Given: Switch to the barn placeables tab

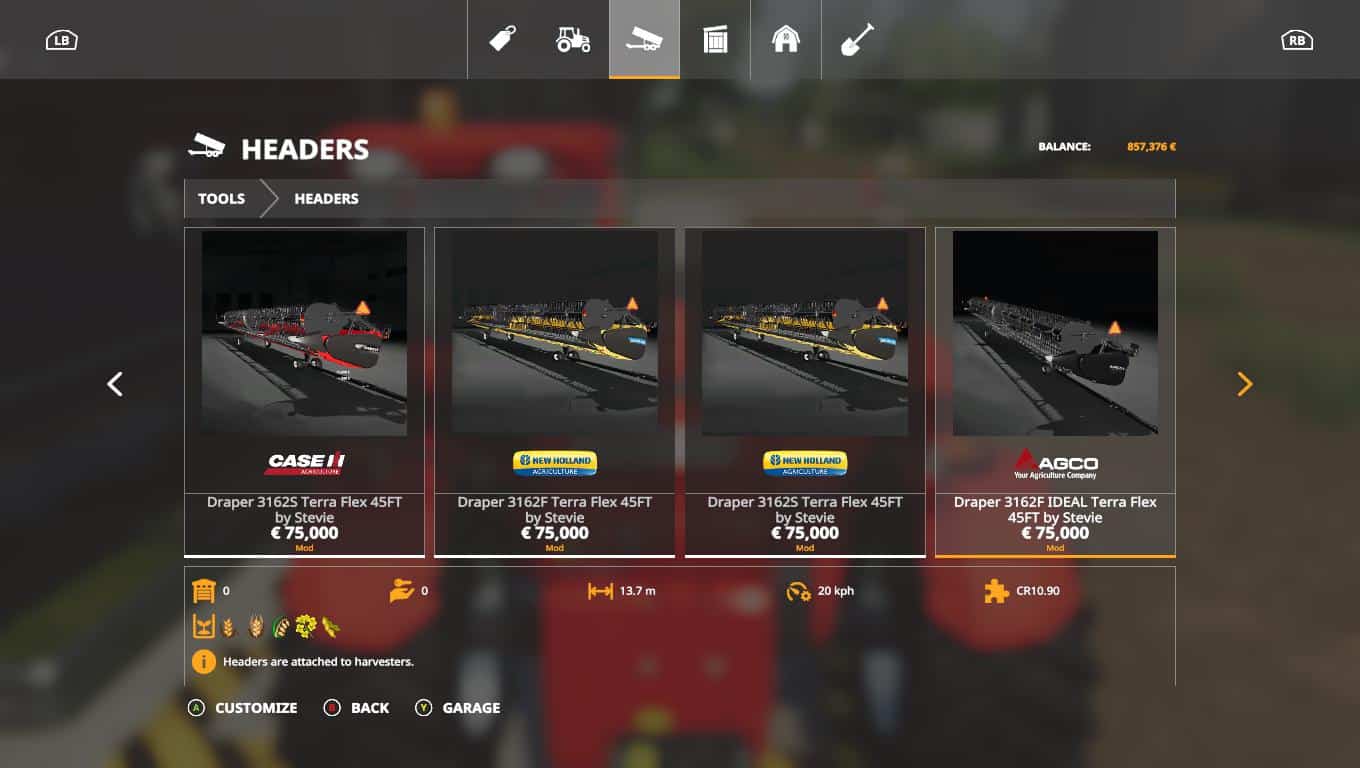Looking at the screenshot, I should 786,40.
